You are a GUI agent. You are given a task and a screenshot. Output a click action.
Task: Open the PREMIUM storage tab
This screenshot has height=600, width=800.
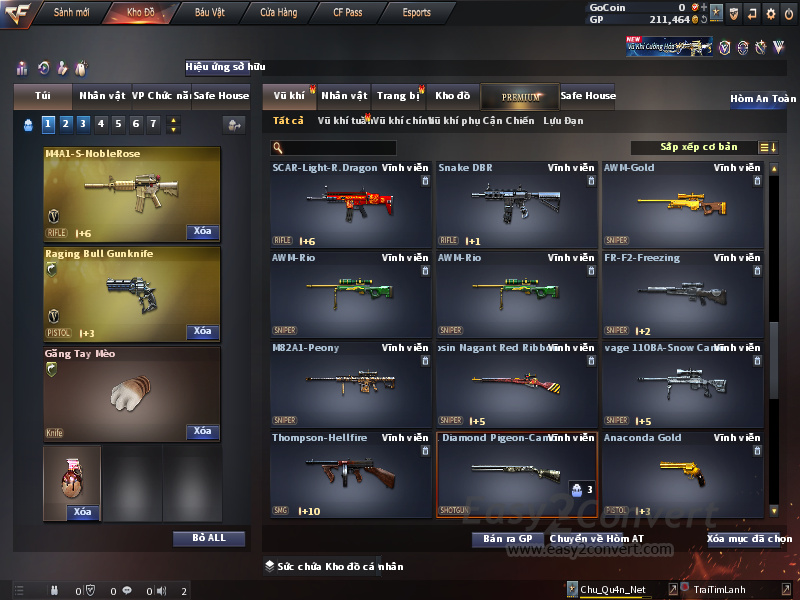pos(520,96)
